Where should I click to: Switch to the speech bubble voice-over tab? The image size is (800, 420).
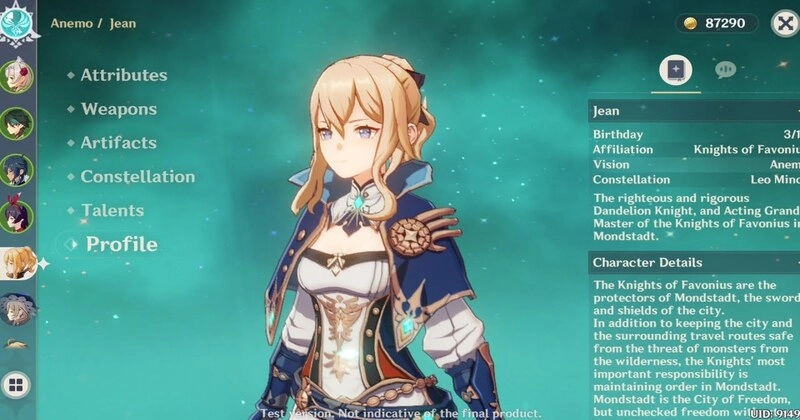coord(726,70)
